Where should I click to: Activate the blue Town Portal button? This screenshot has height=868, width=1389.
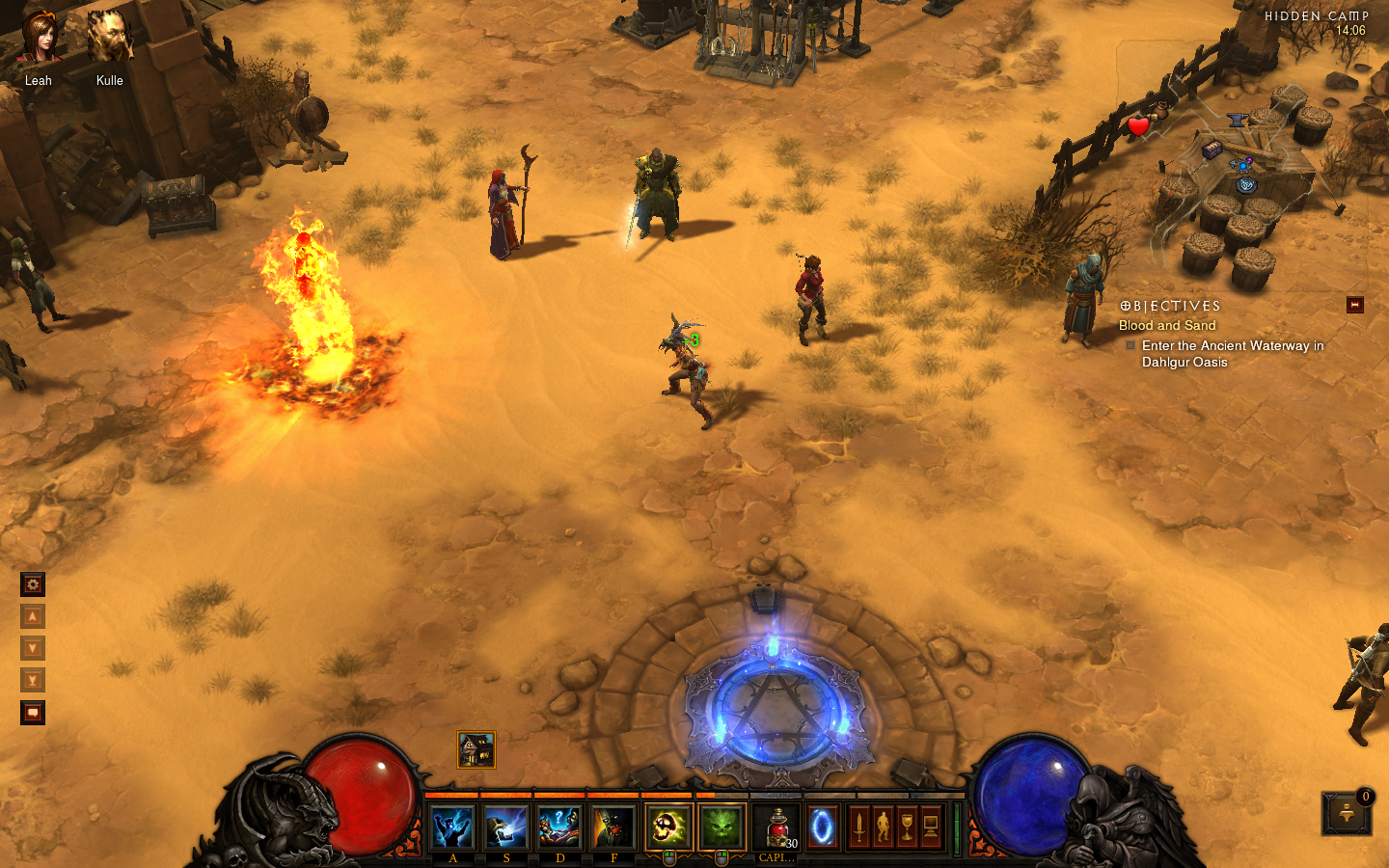[x=823, y=827]
